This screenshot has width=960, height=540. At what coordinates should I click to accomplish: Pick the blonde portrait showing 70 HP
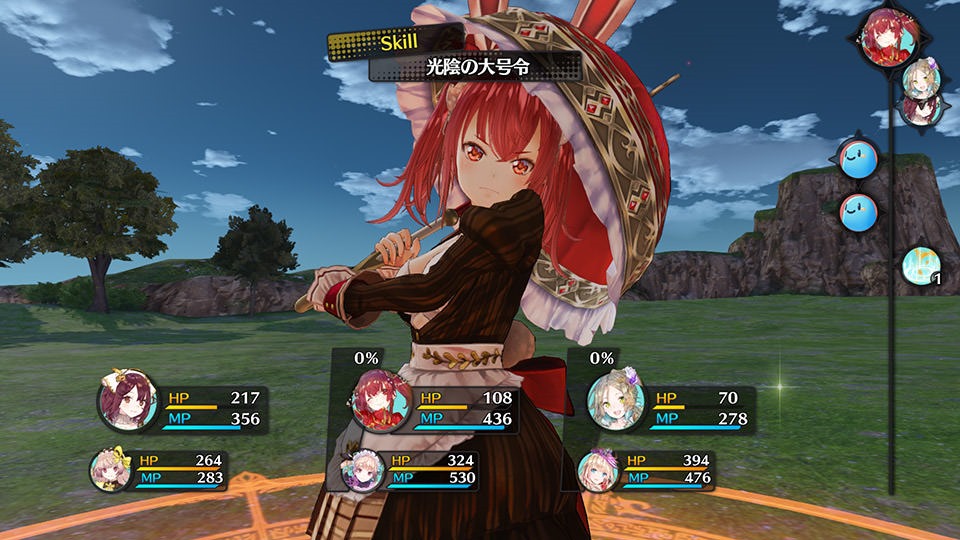(615, 400)
